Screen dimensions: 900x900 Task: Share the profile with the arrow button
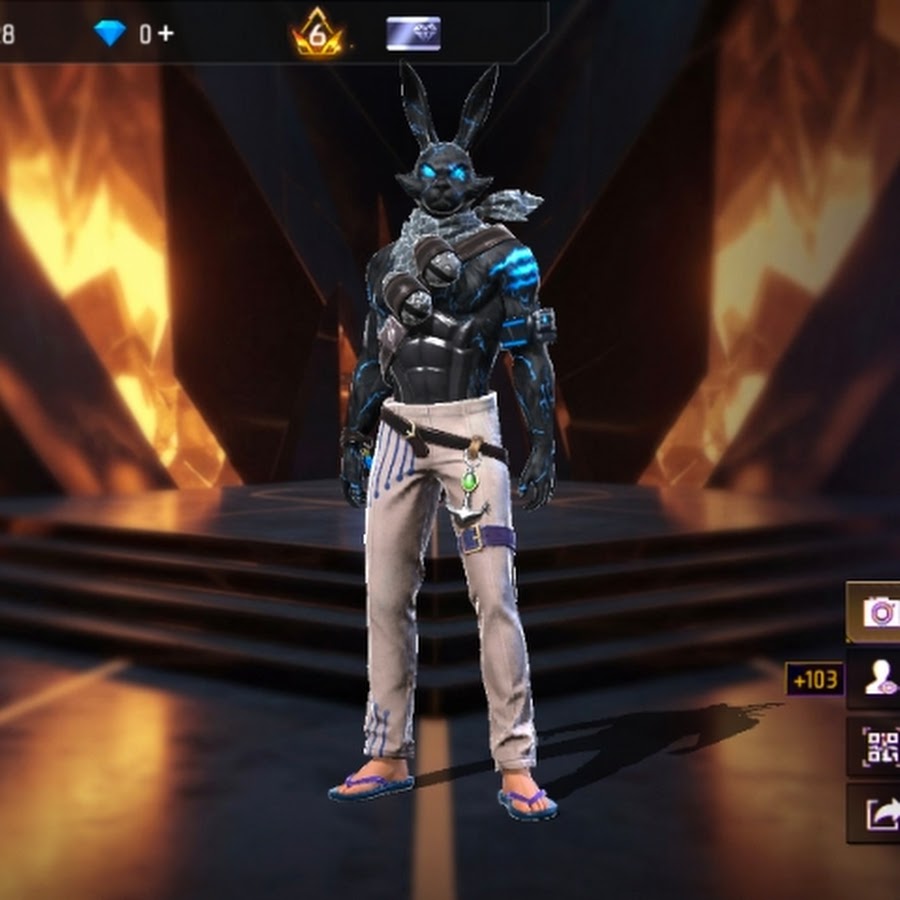click(878, 814)
